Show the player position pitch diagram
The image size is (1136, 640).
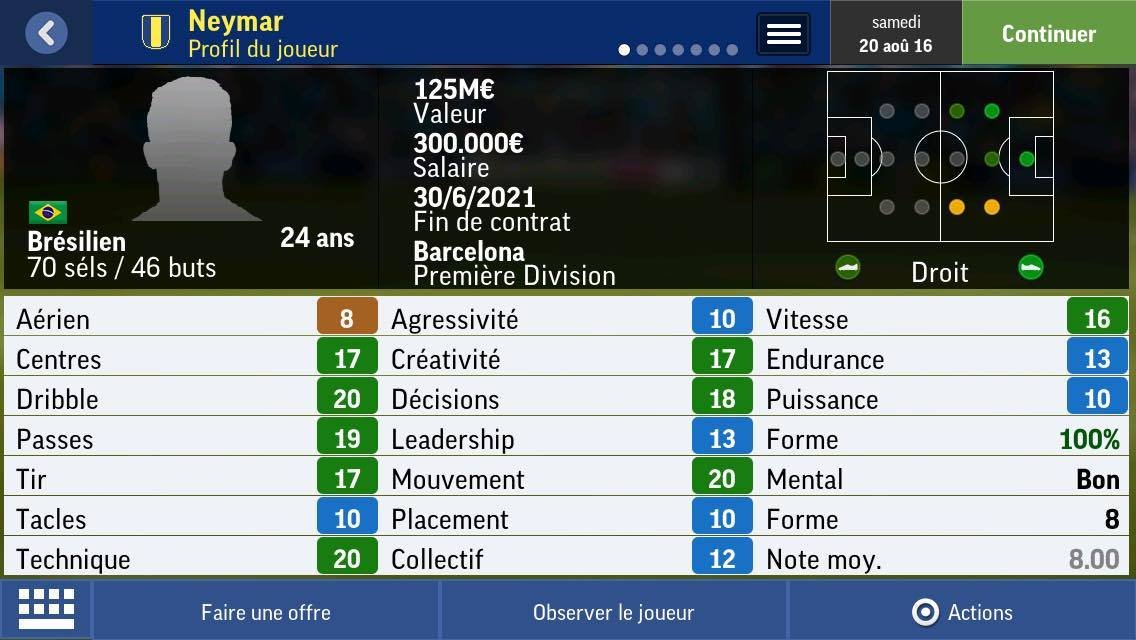point(939,157)
